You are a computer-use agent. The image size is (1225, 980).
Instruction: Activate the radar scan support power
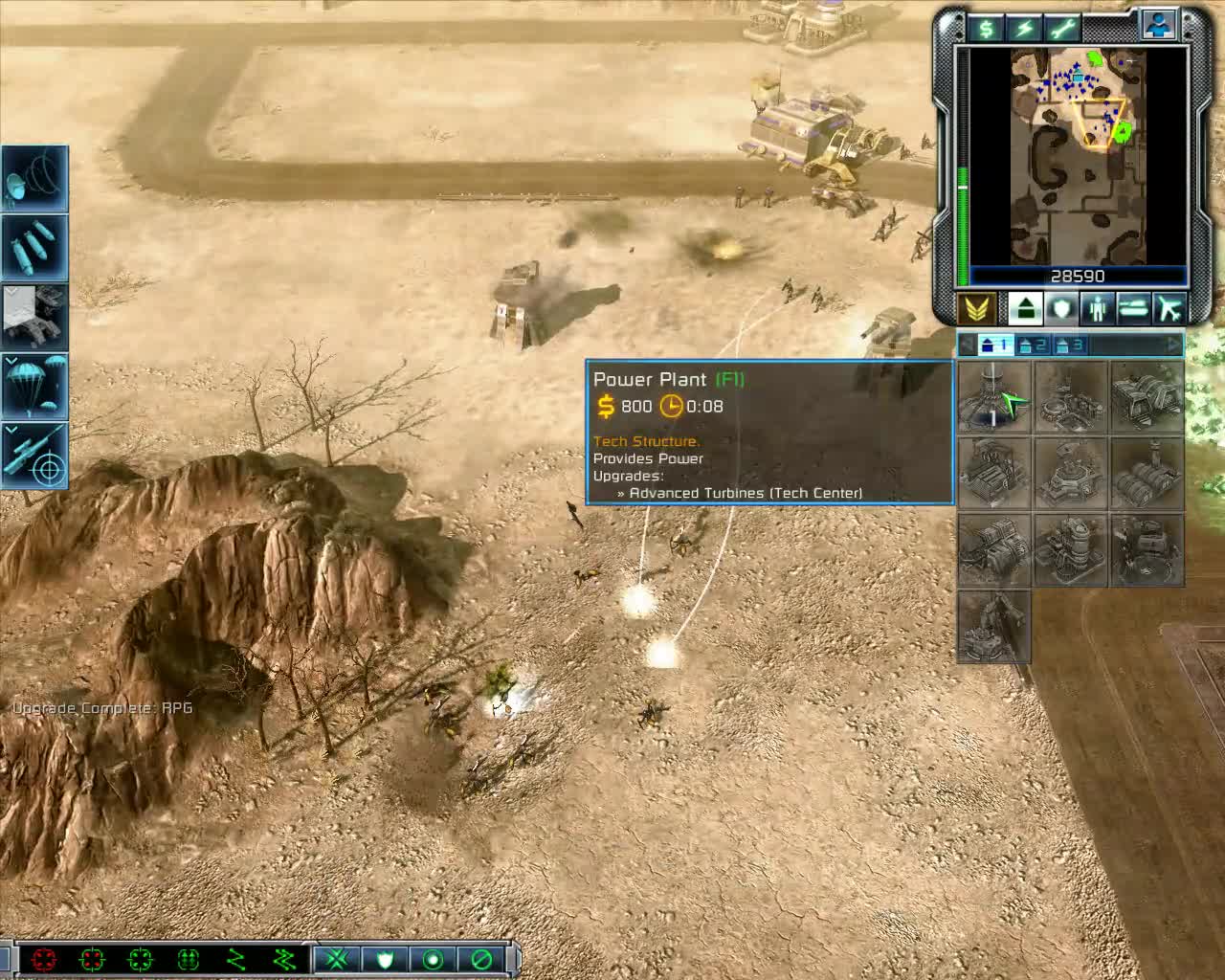tap(34, 177)
